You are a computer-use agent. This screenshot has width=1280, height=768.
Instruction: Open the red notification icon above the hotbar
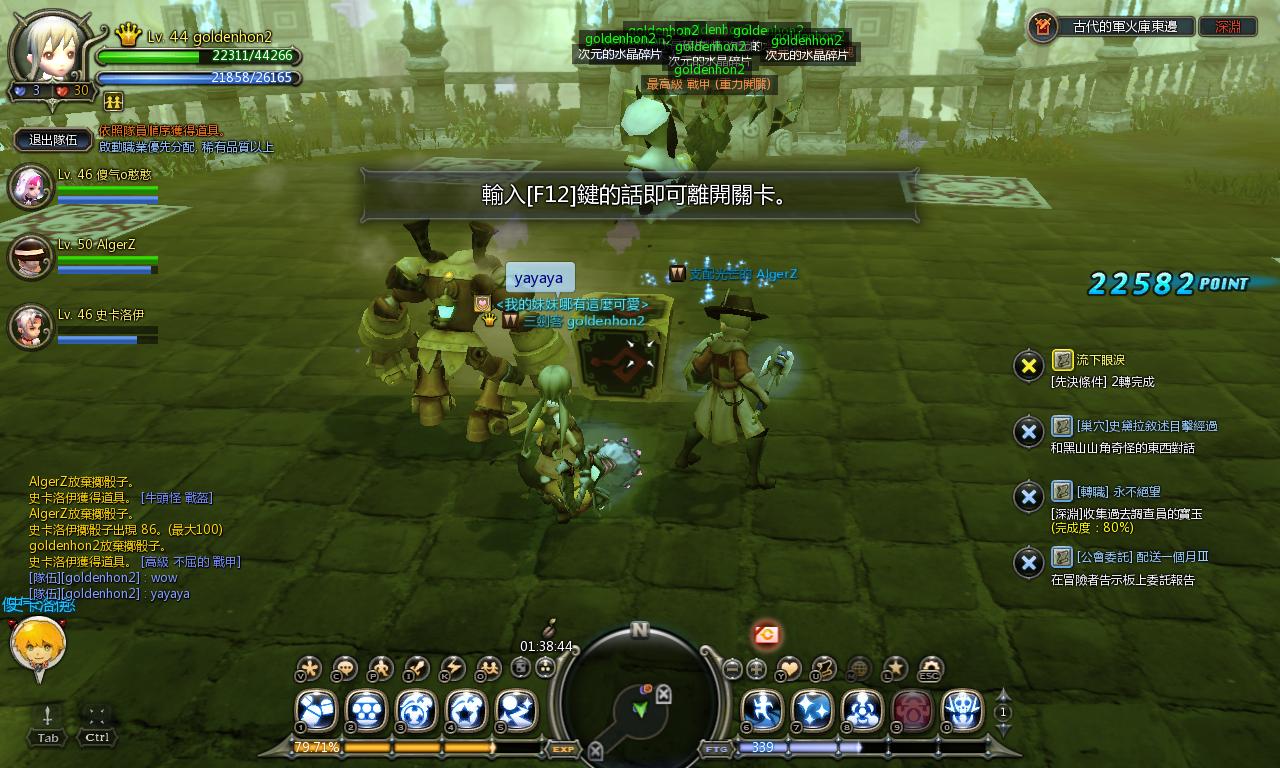(767, 634)
